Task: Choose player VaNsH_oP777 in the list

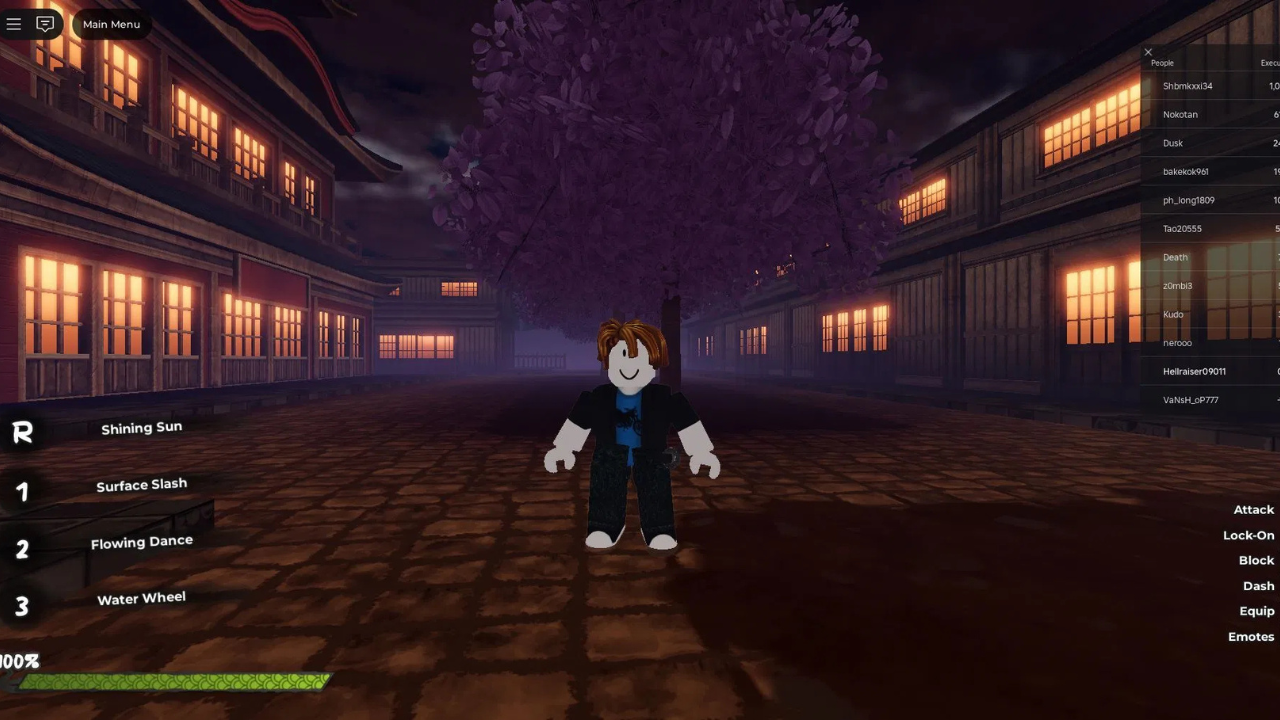Action: point(1190,400)
